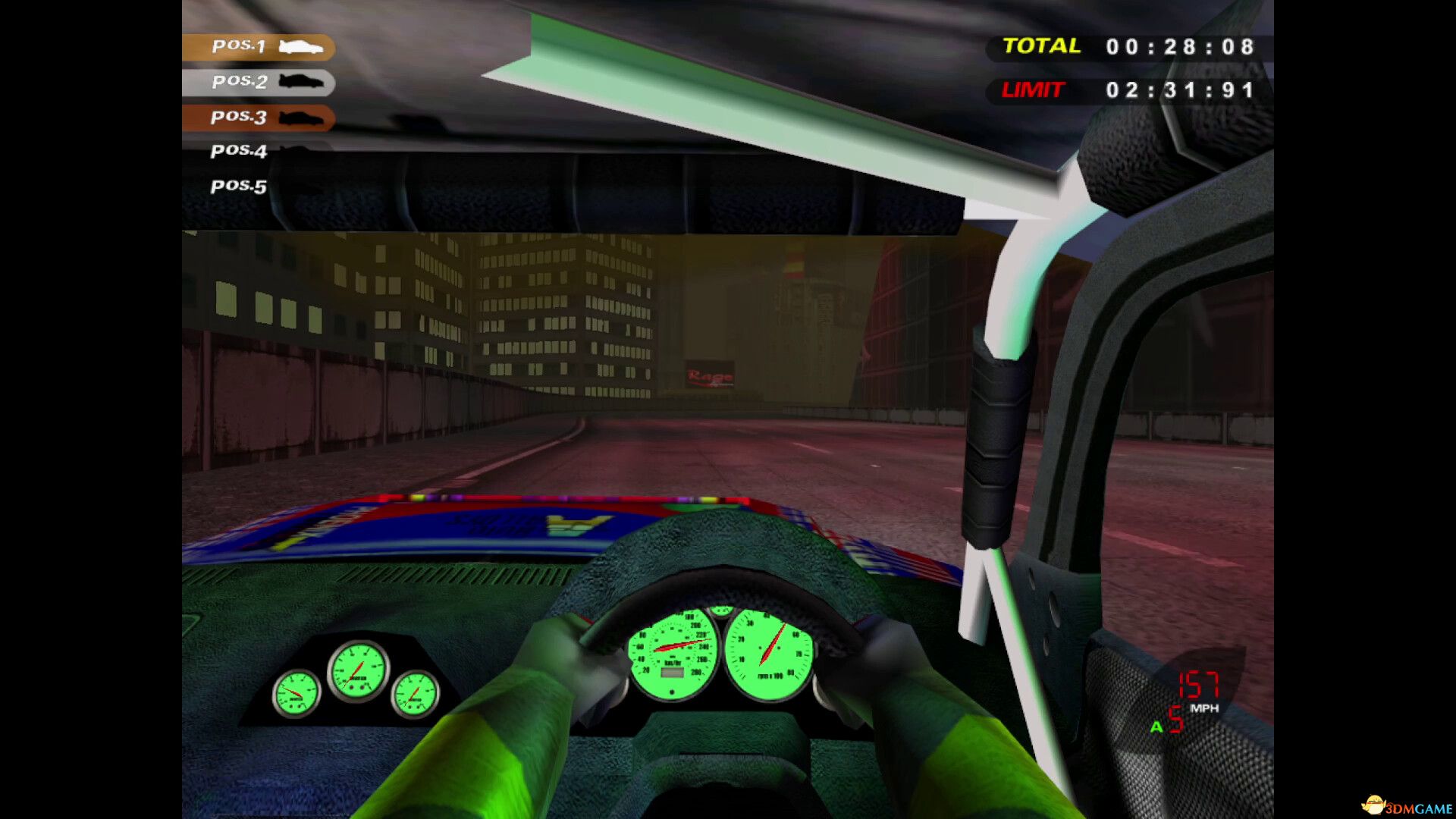Viewport: 1456px width, 819px height.
Task: Expand the POS.4 position entry
Action: tap(237, 151)
